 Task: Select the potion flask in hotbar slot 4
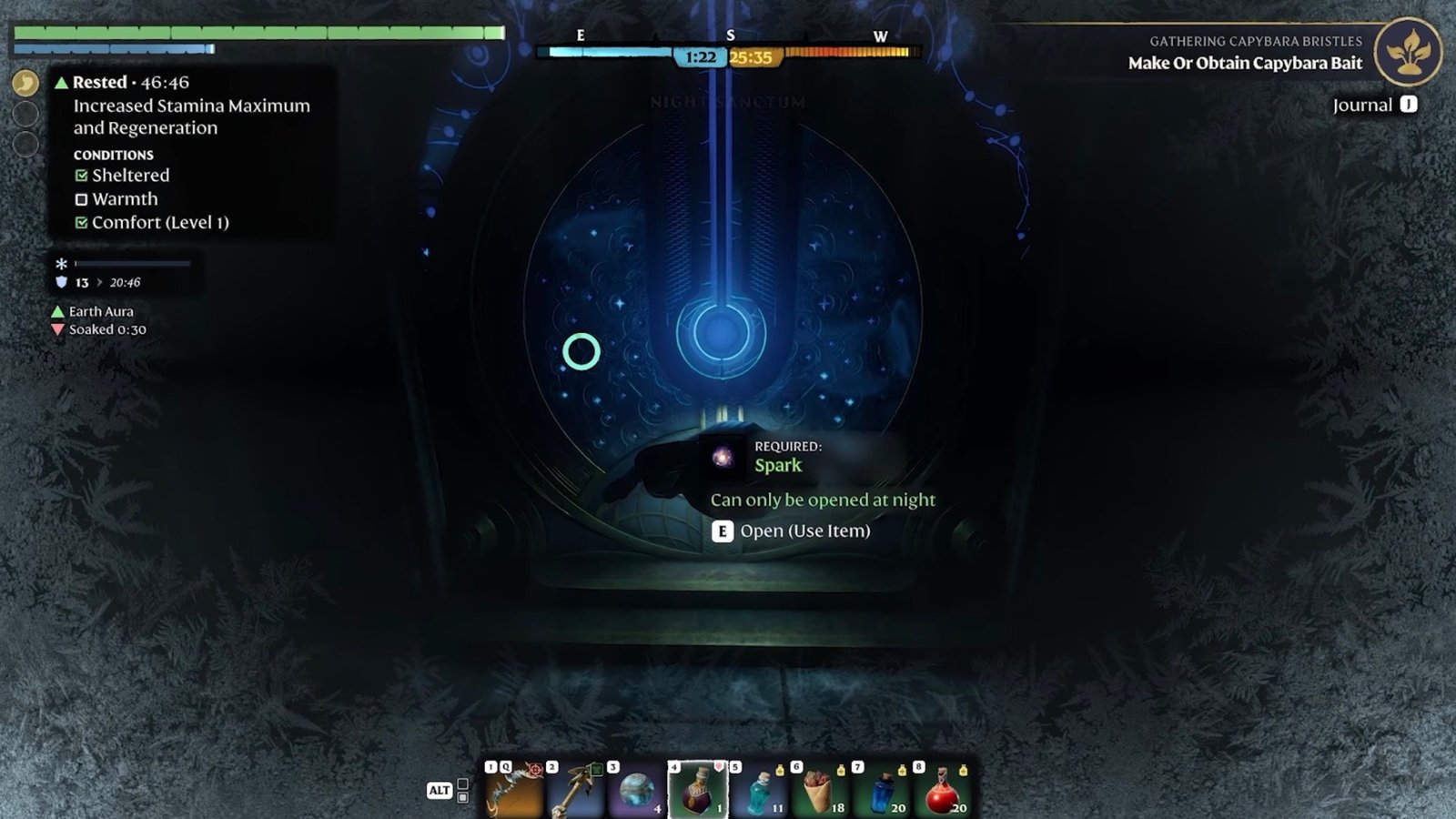pos(698,792)
